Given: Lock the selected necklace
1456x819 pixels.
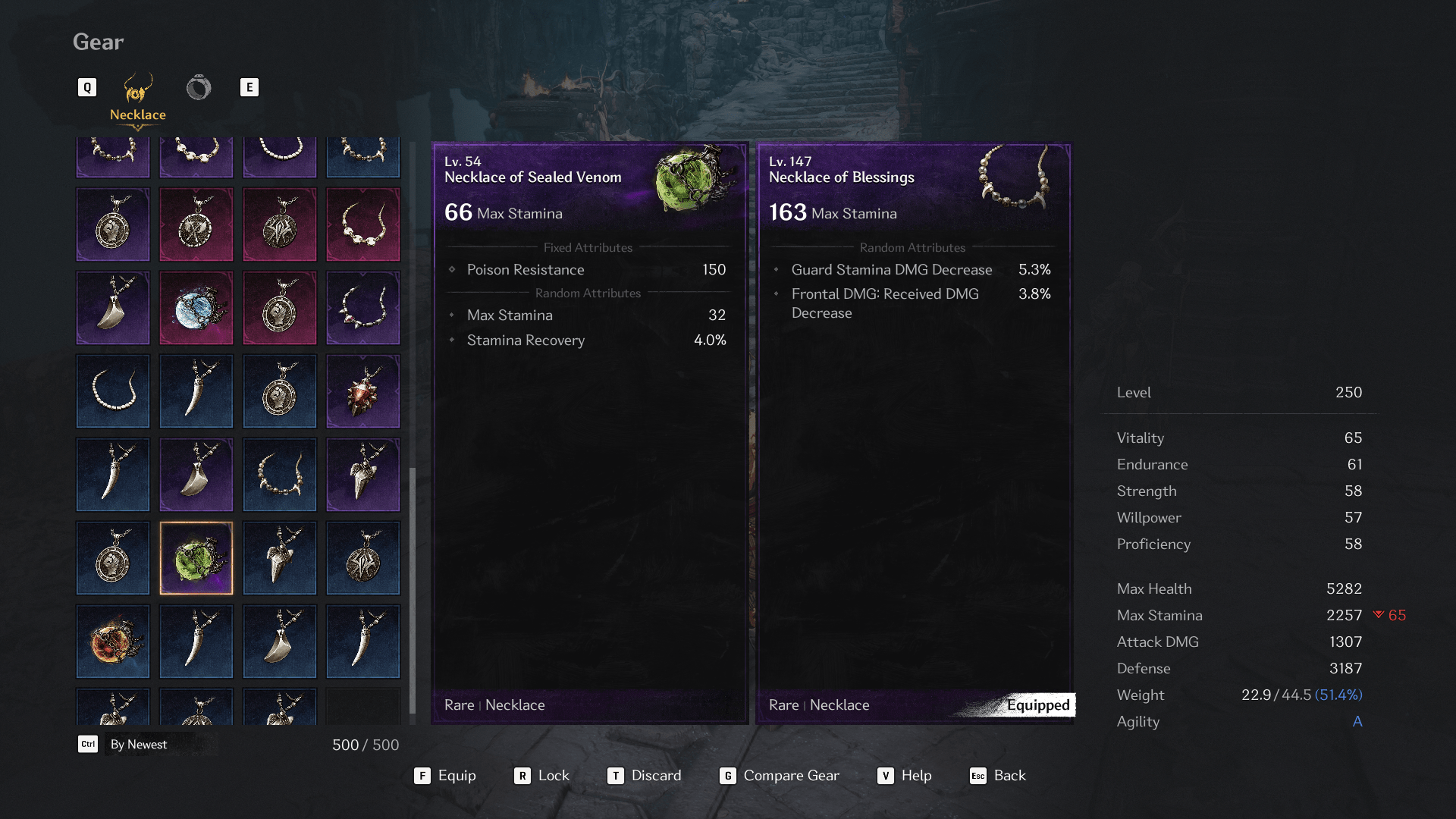Looking at the screenshot, I should click(541, 776).
